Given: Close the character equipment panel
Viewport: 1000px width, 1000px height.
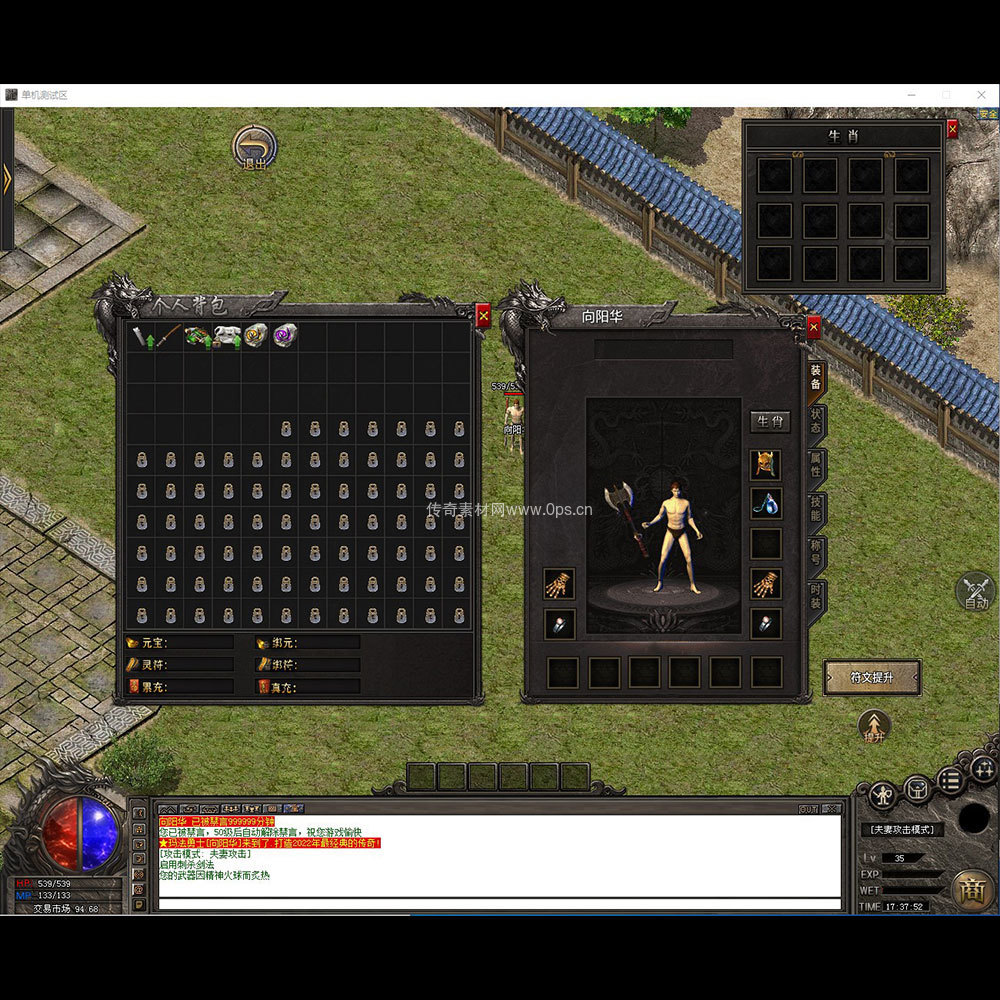Looking at the screenshot, I should (814, 326).
